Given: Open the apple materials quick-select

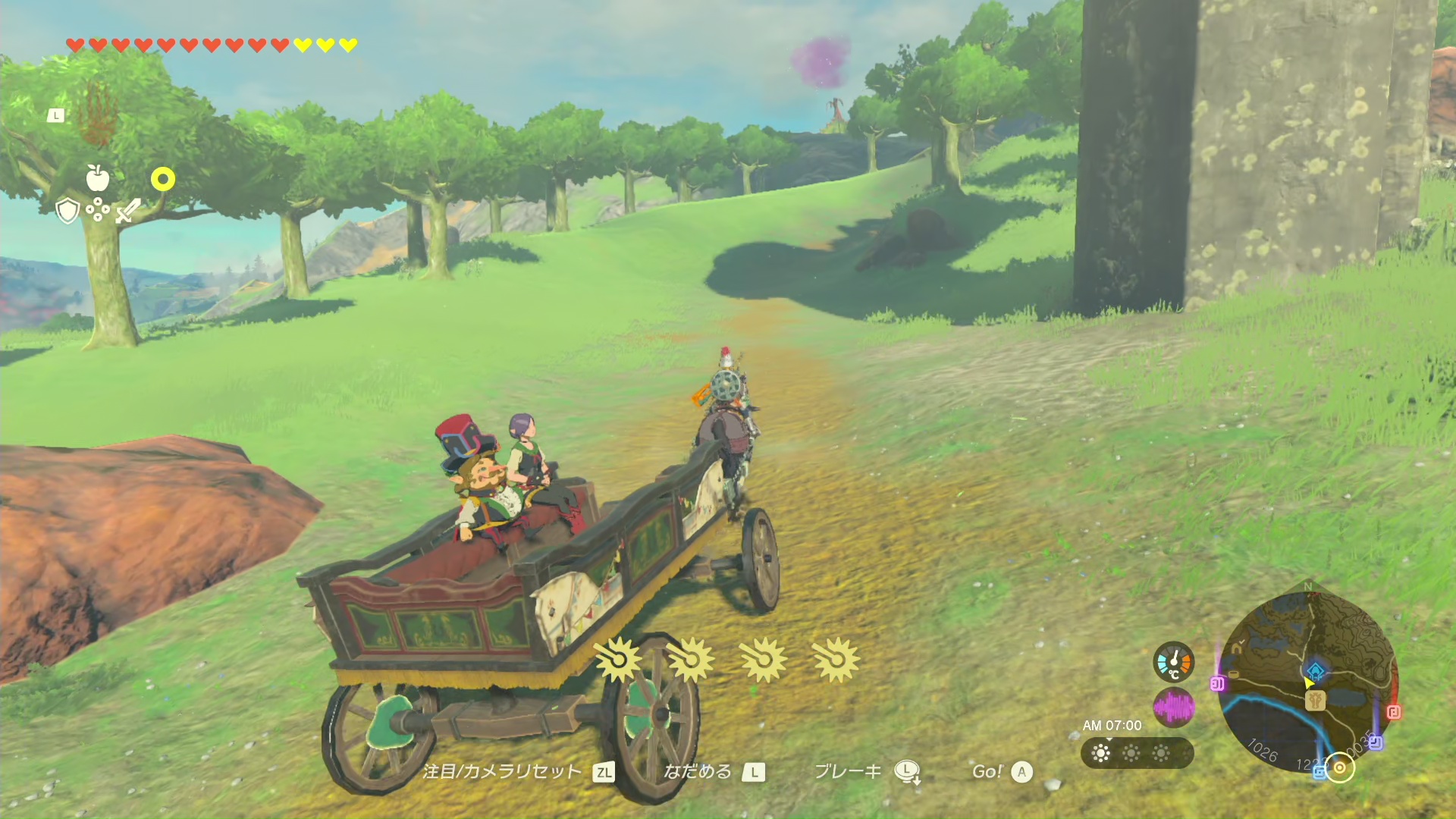Looking at the screenshot, I should coord(98,178).
